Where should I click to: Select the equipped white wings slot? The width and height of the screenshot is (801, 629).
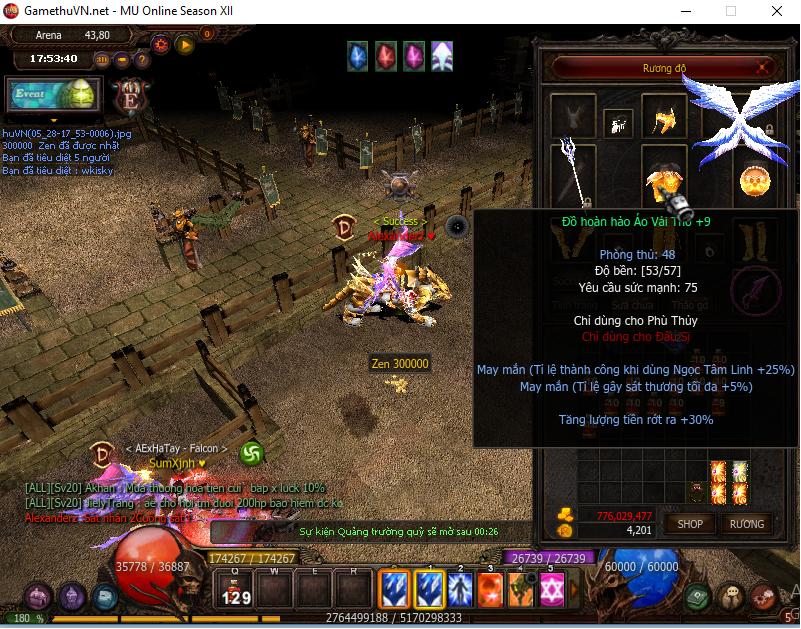tap(741, 122)
